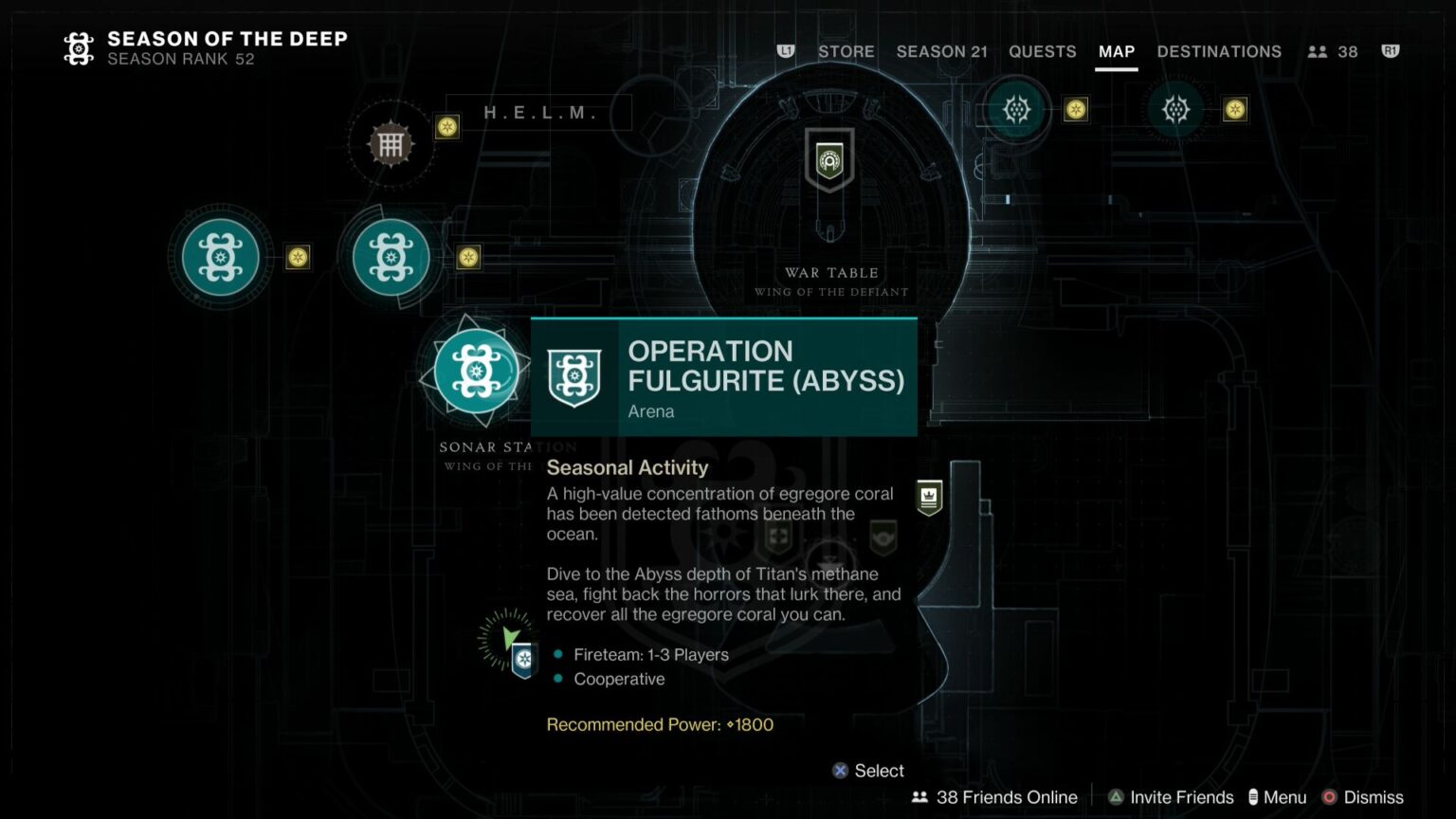1456x819 pixels.
Task: Open the Season 21 tab
Action: [x=941, y=52]
